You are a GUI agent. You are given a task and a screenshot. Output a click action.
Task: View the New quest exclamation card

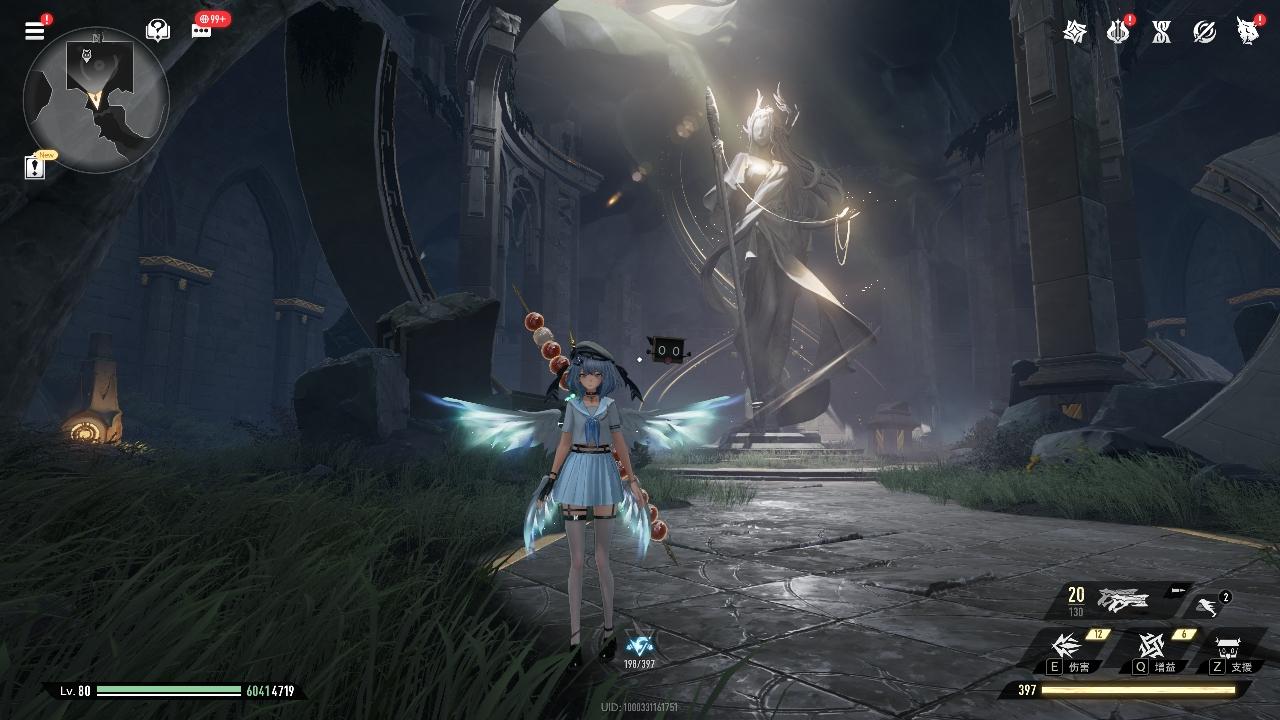pos(36,166)
